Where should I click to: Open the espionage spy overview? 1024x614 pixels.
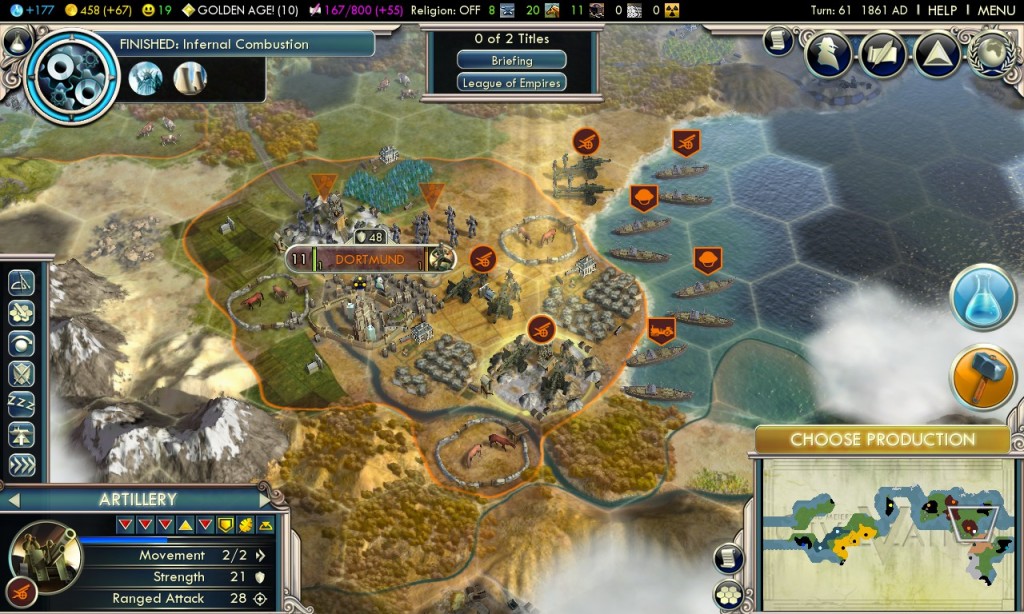point(828,50)
